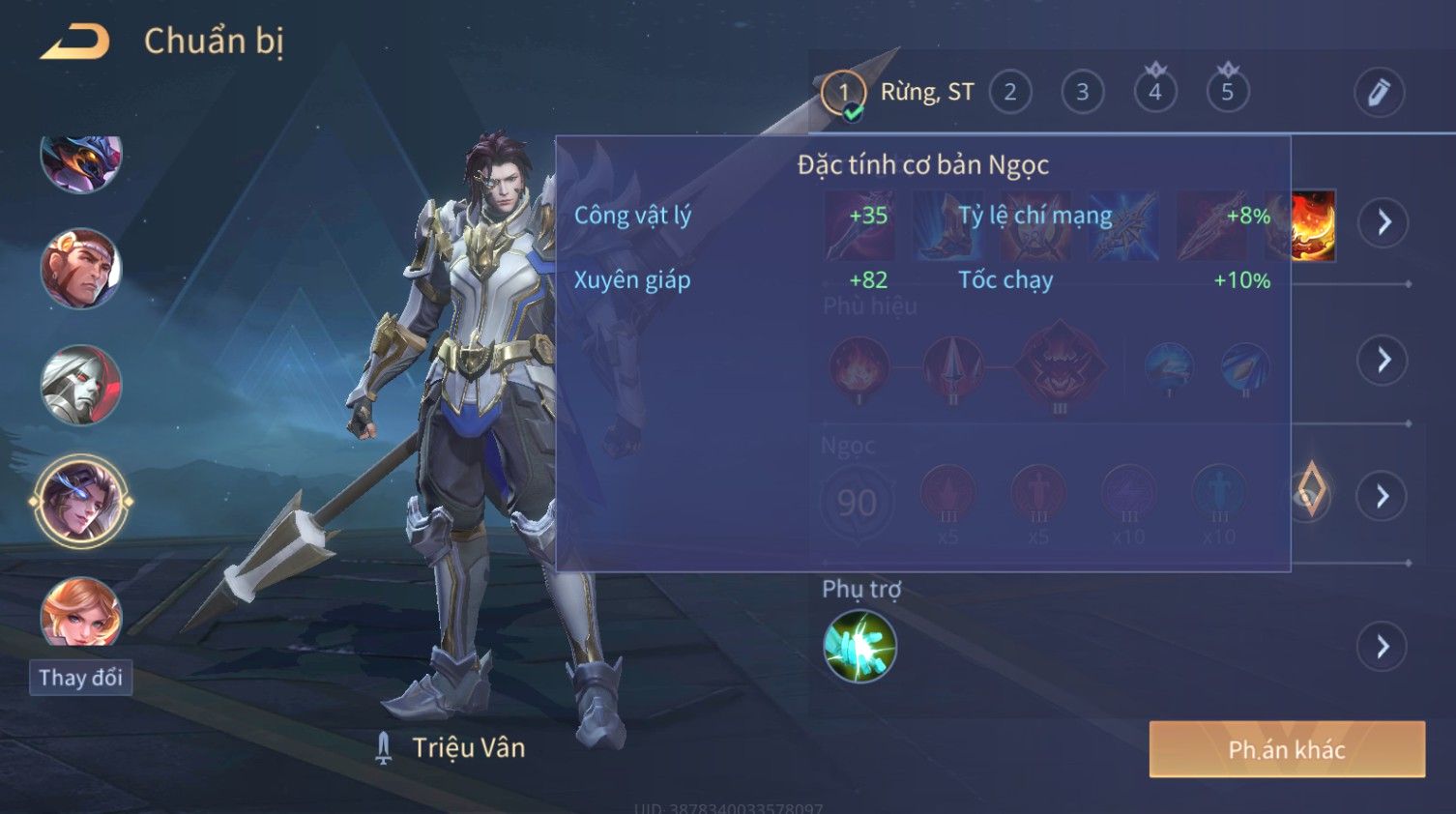
Task: Choose the headband warrior hero portrait
Action: [81, 269]
